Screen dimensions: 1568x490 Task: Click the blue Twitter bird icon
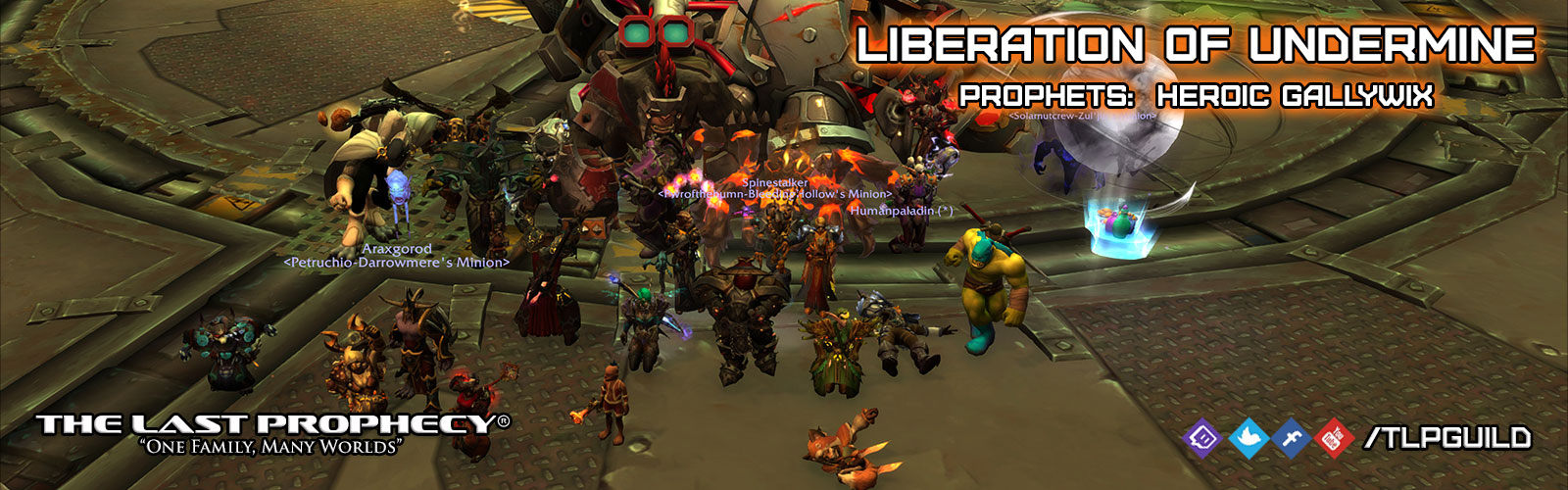coord(1247,436)
